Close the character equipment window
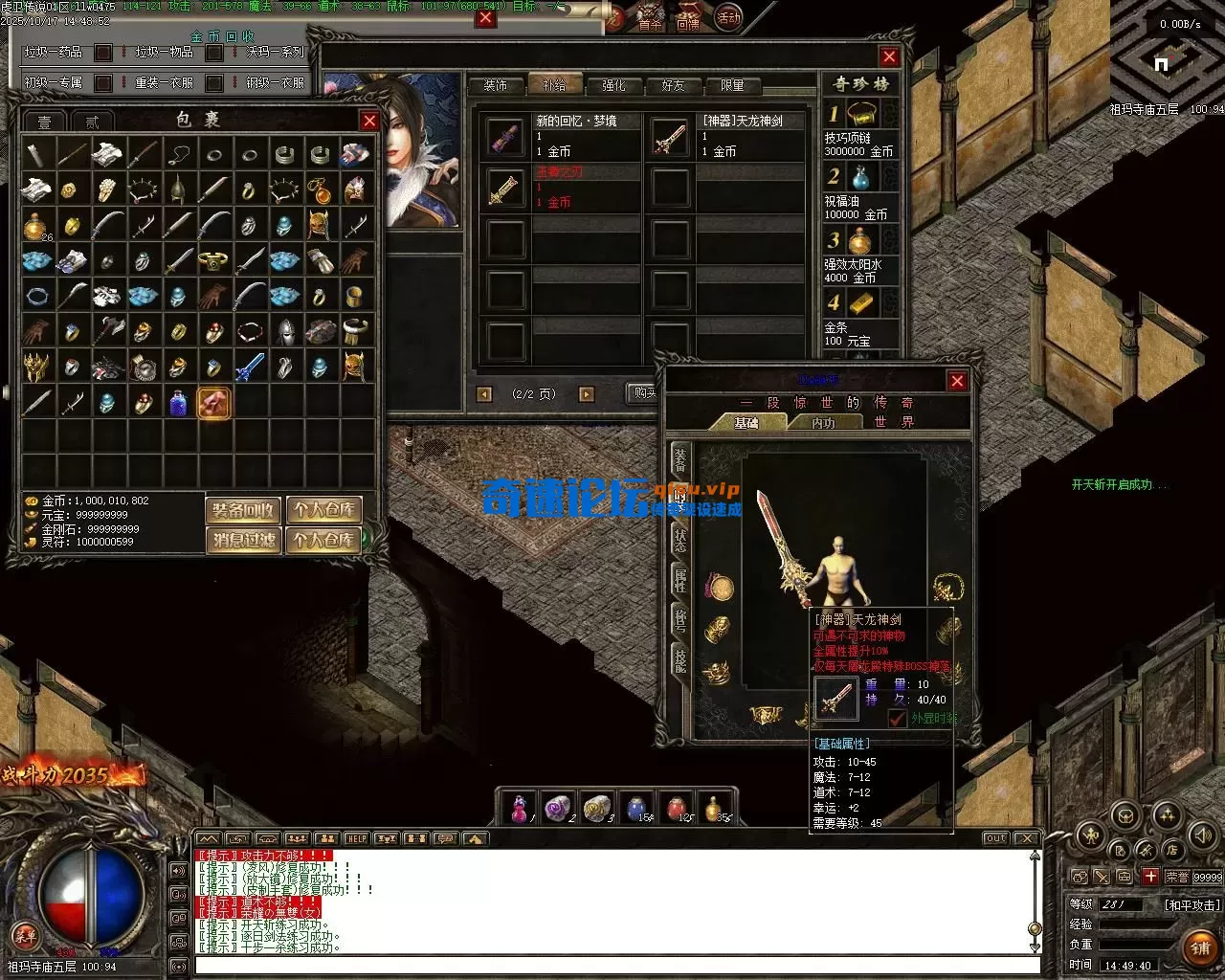Image resolution: width=1225 pixels, height=980 pixels. [957, 381]
